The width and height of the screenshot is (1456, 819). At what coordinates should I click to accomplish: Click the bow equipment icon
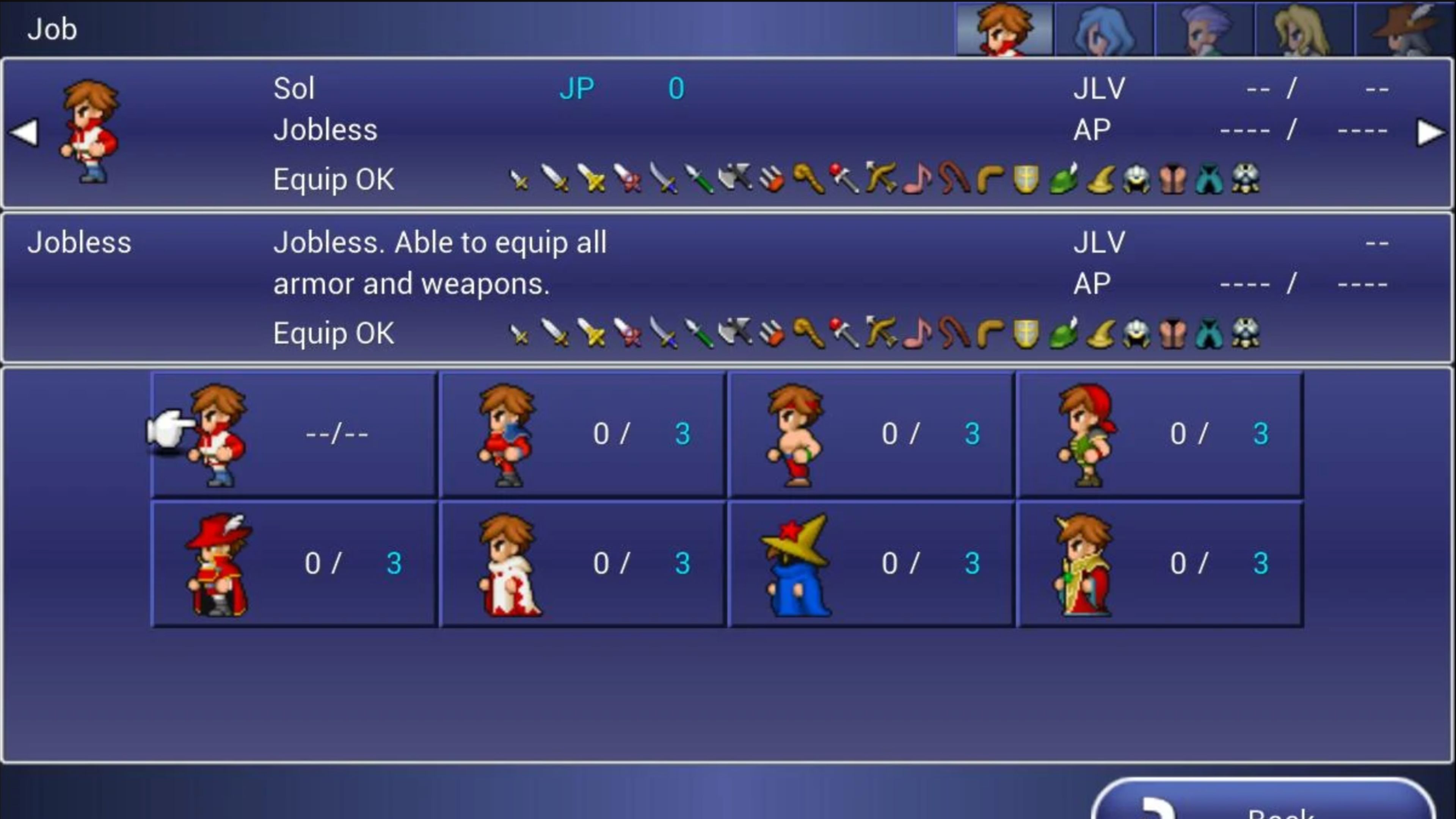coord(880,179)
